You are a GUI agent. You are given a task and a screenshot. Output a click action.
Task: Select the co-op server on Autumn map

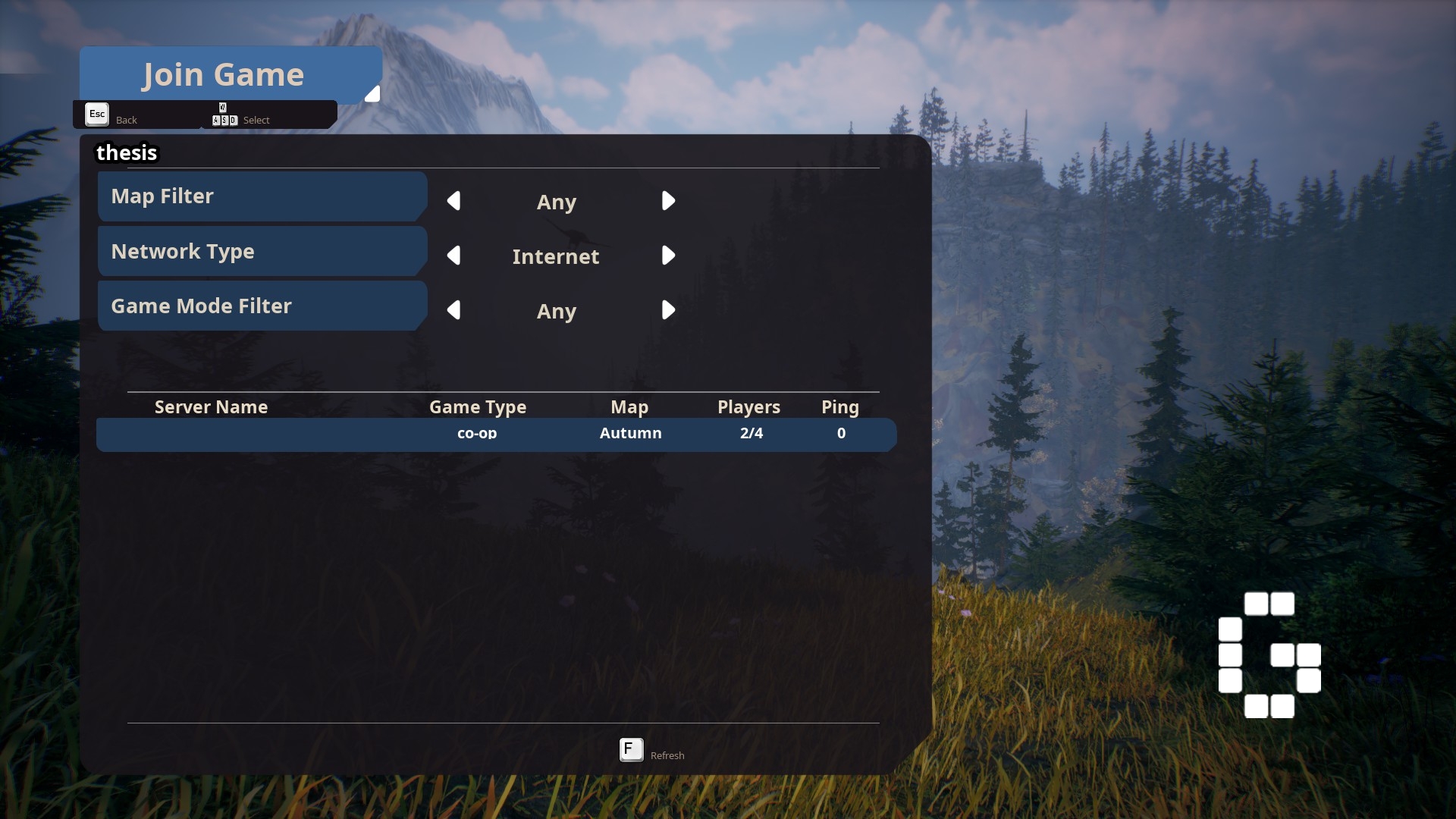[x=496, y=435]
